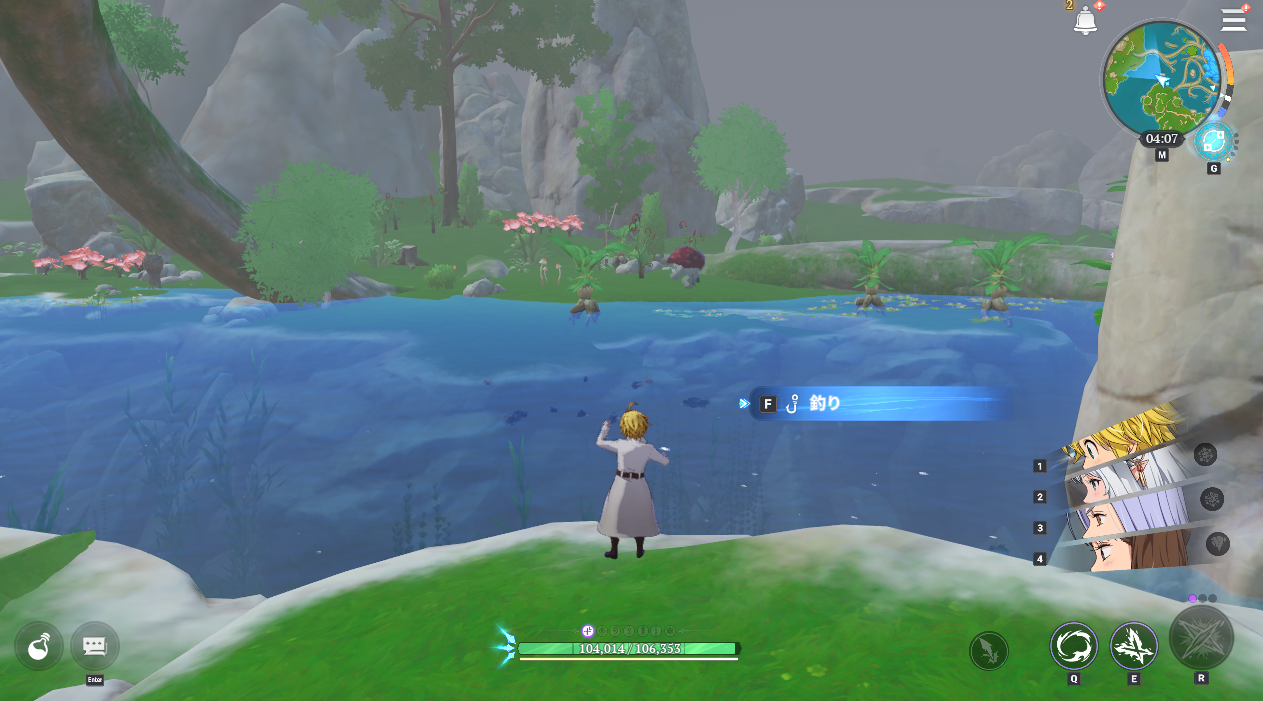
Task: Activate the jagged burst skill above E
Action: (1134, 646)
